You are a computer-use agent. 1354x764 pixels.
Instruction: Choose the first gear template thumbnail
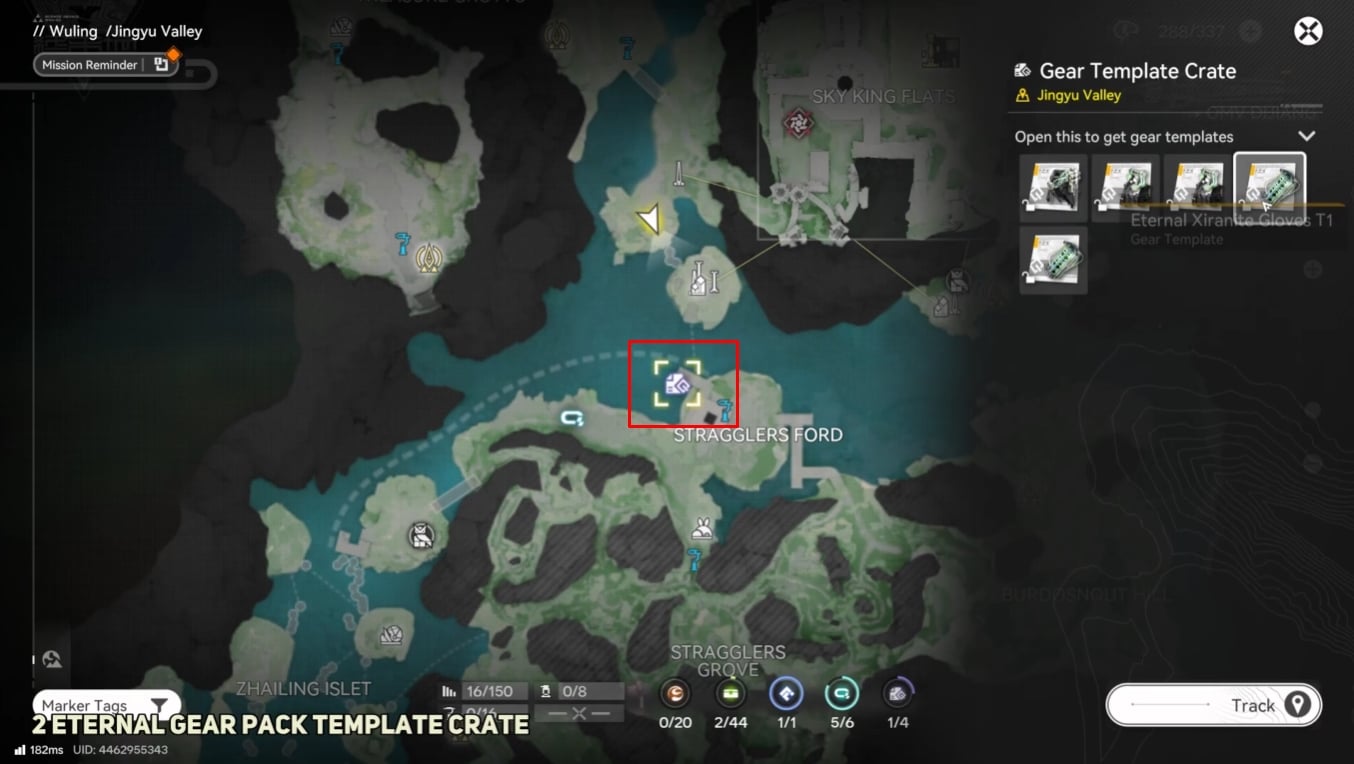1053,187
